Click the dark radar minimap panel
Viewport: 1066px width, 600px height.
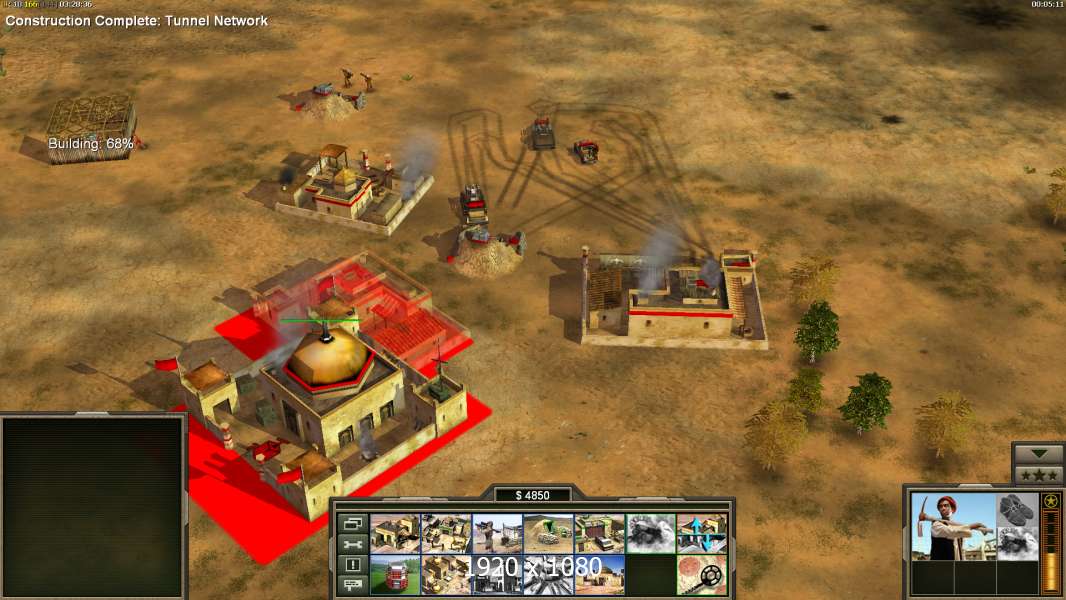coord(93,507)
